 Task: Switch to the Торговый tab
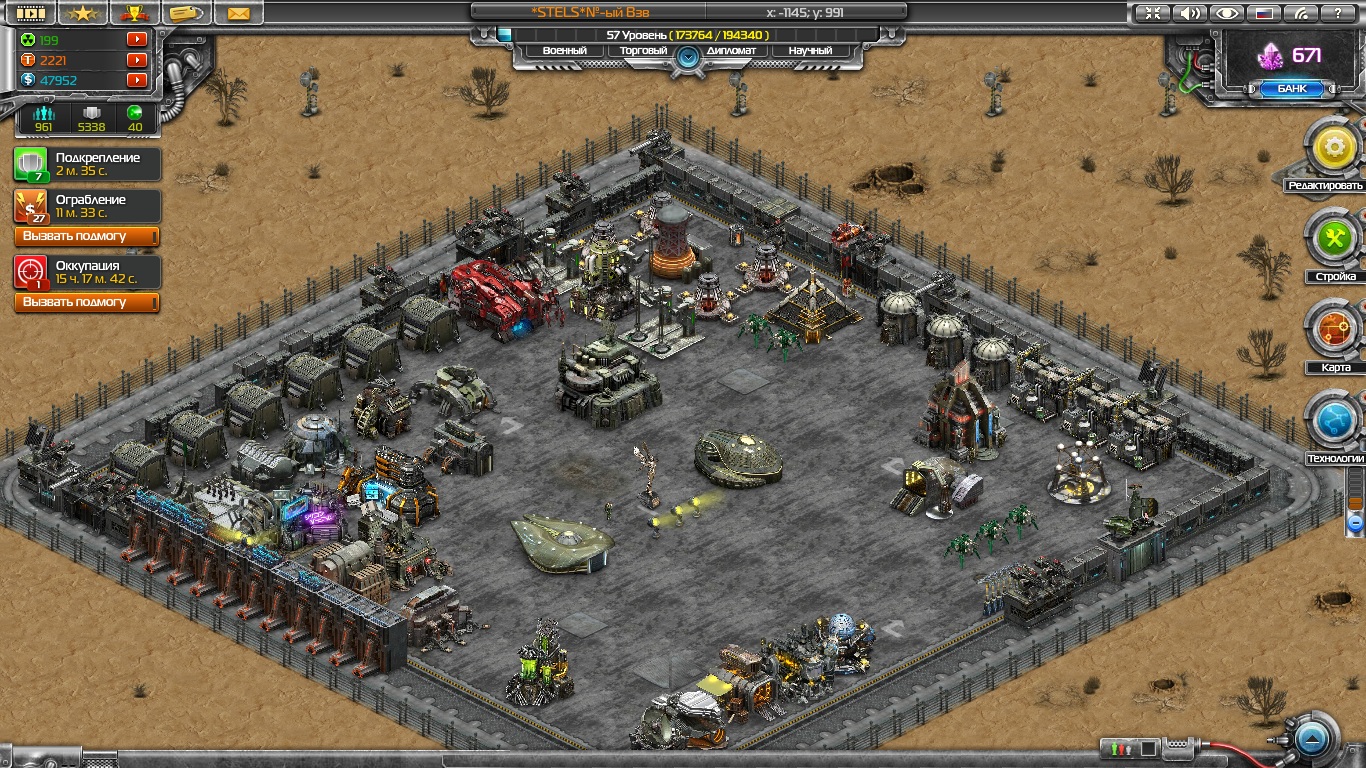point(645,50)
